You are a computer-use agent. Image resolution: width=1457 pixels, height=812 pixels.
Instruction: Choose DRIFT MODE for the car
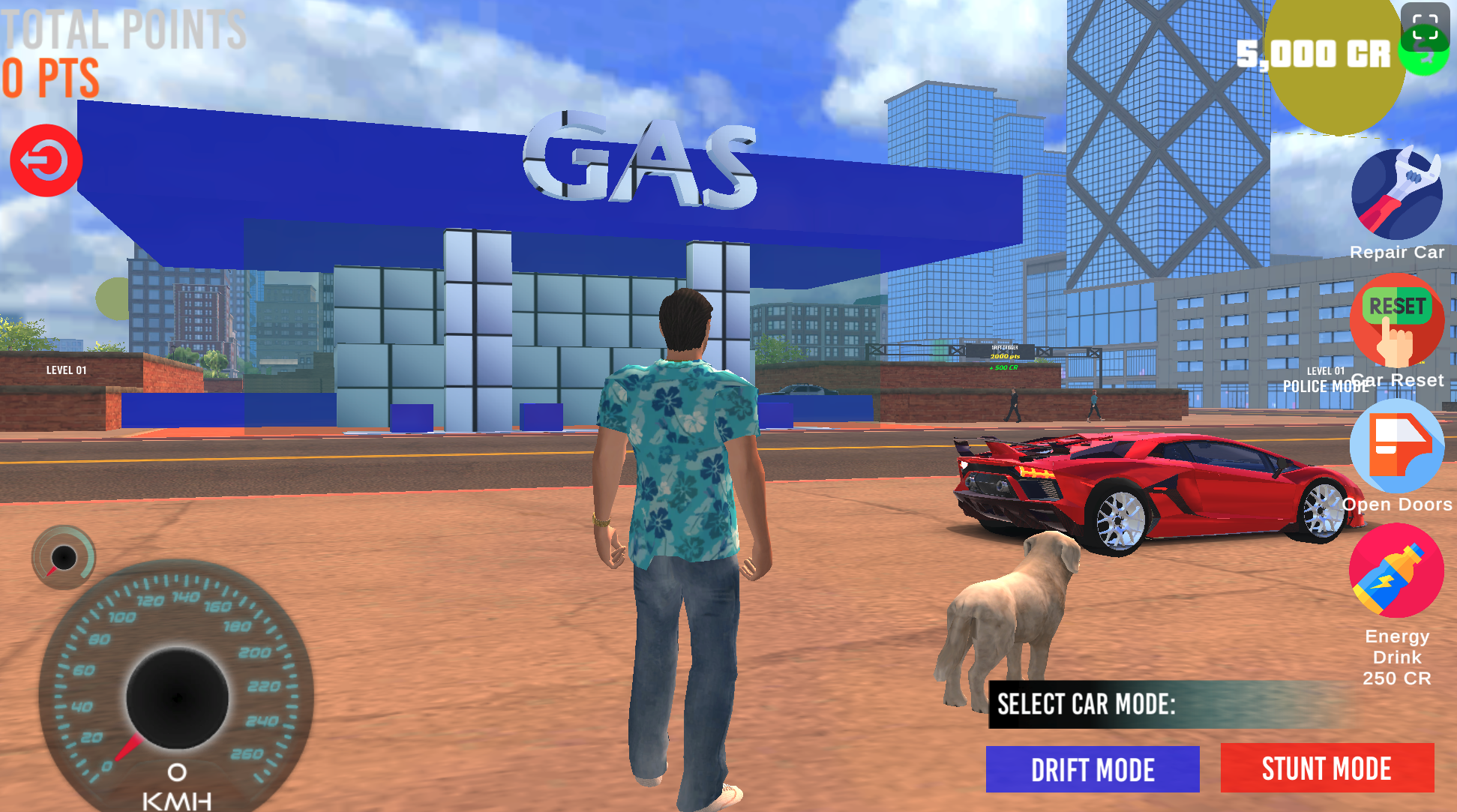coord(1092,769)
